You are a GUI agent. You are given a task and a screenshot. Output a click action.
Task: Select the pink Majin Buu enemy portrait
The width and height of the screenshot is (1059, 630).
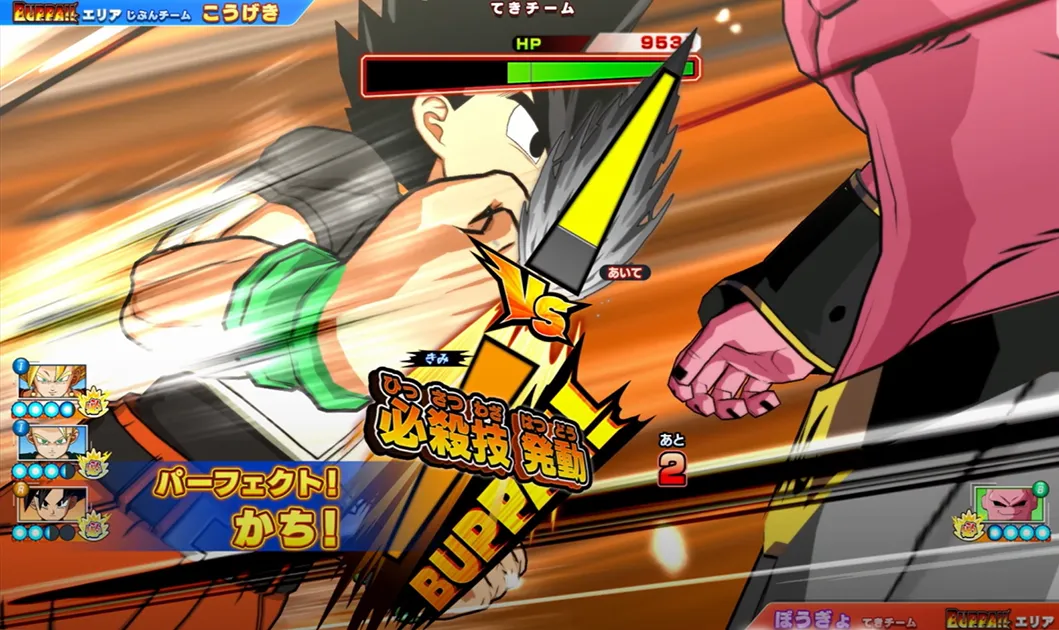click(x=1008, y=503)
